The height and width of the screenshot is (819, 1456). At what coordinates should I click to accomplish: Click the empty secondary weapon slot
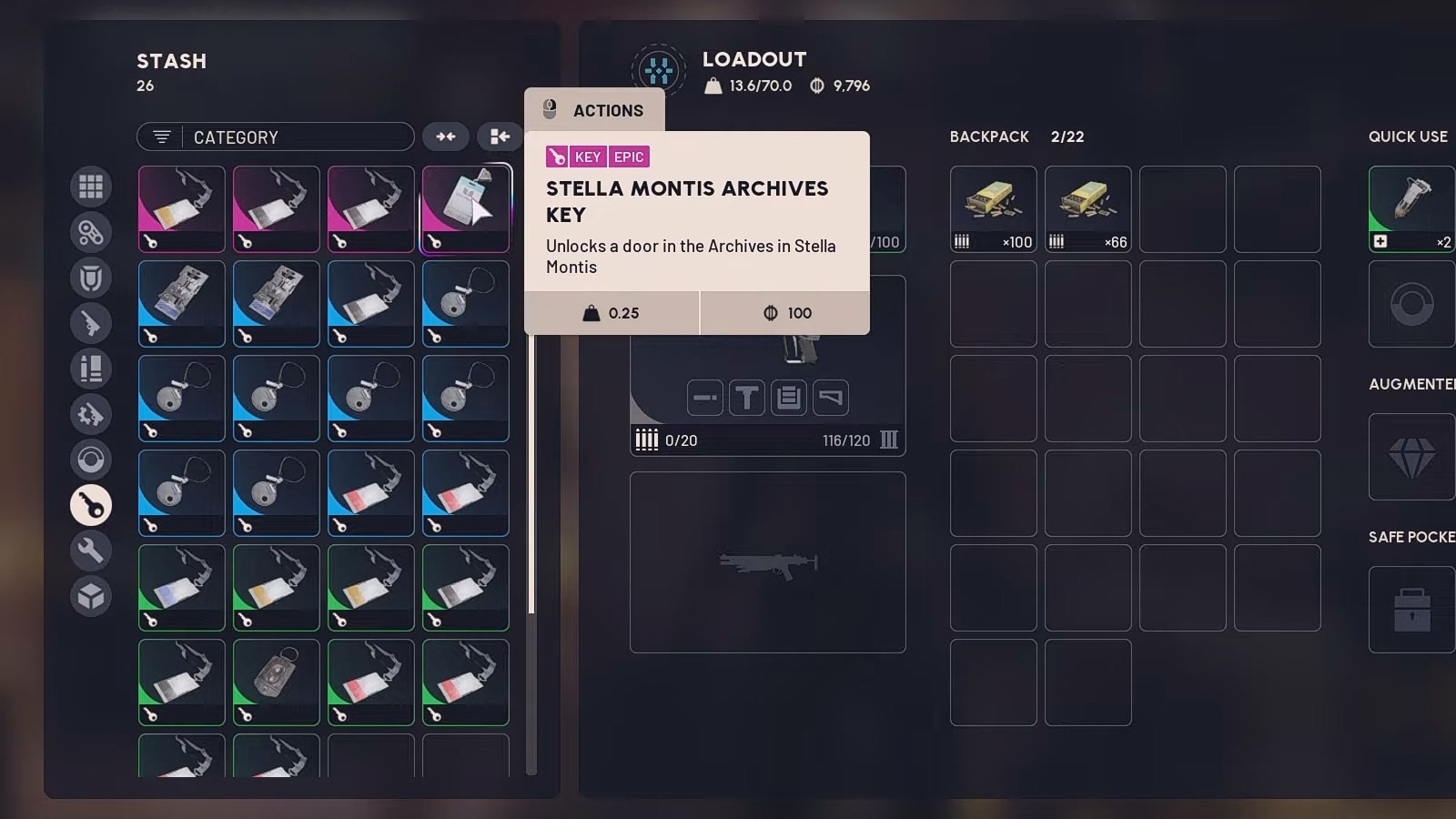coord(767,561)
